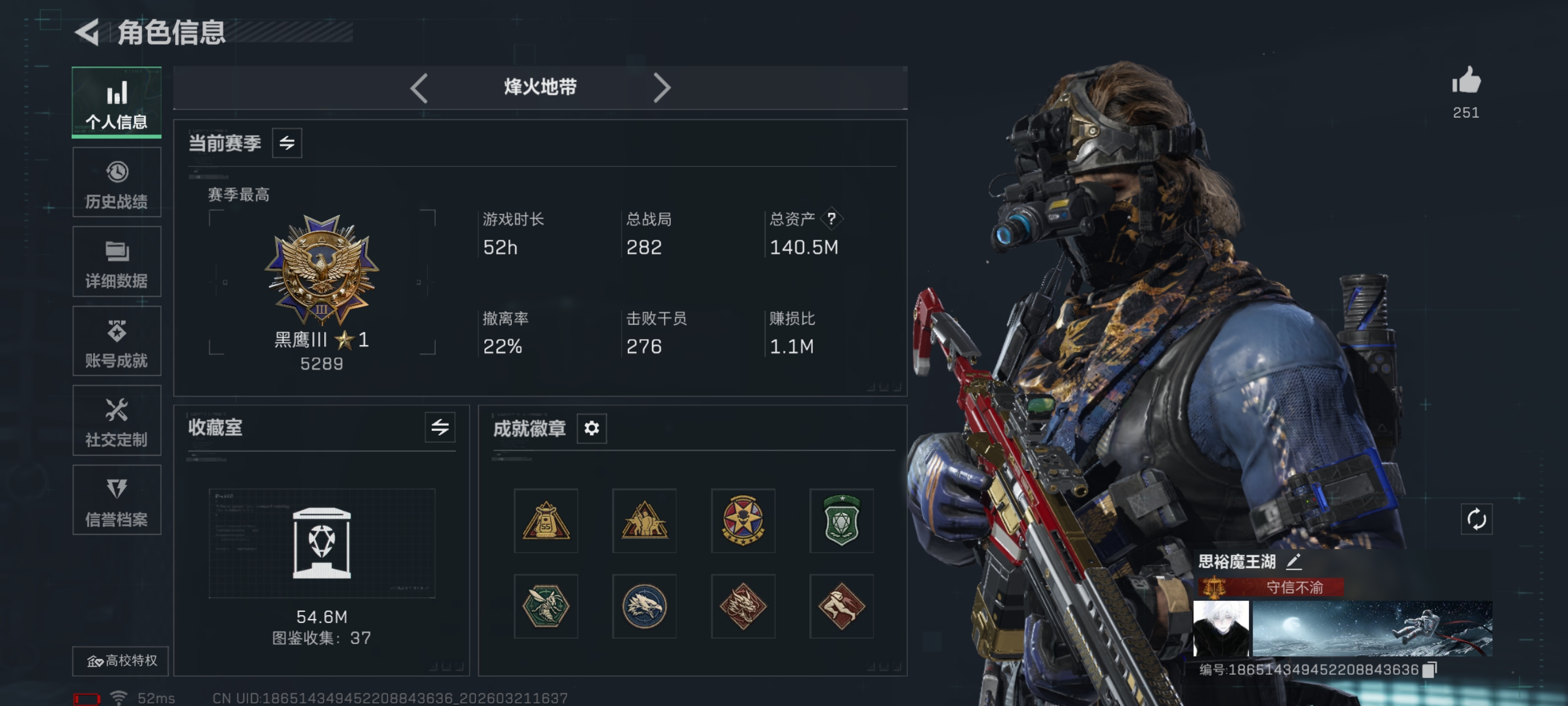
Task: Select the blue eagle head achievement badge
Action: [644, 606]
